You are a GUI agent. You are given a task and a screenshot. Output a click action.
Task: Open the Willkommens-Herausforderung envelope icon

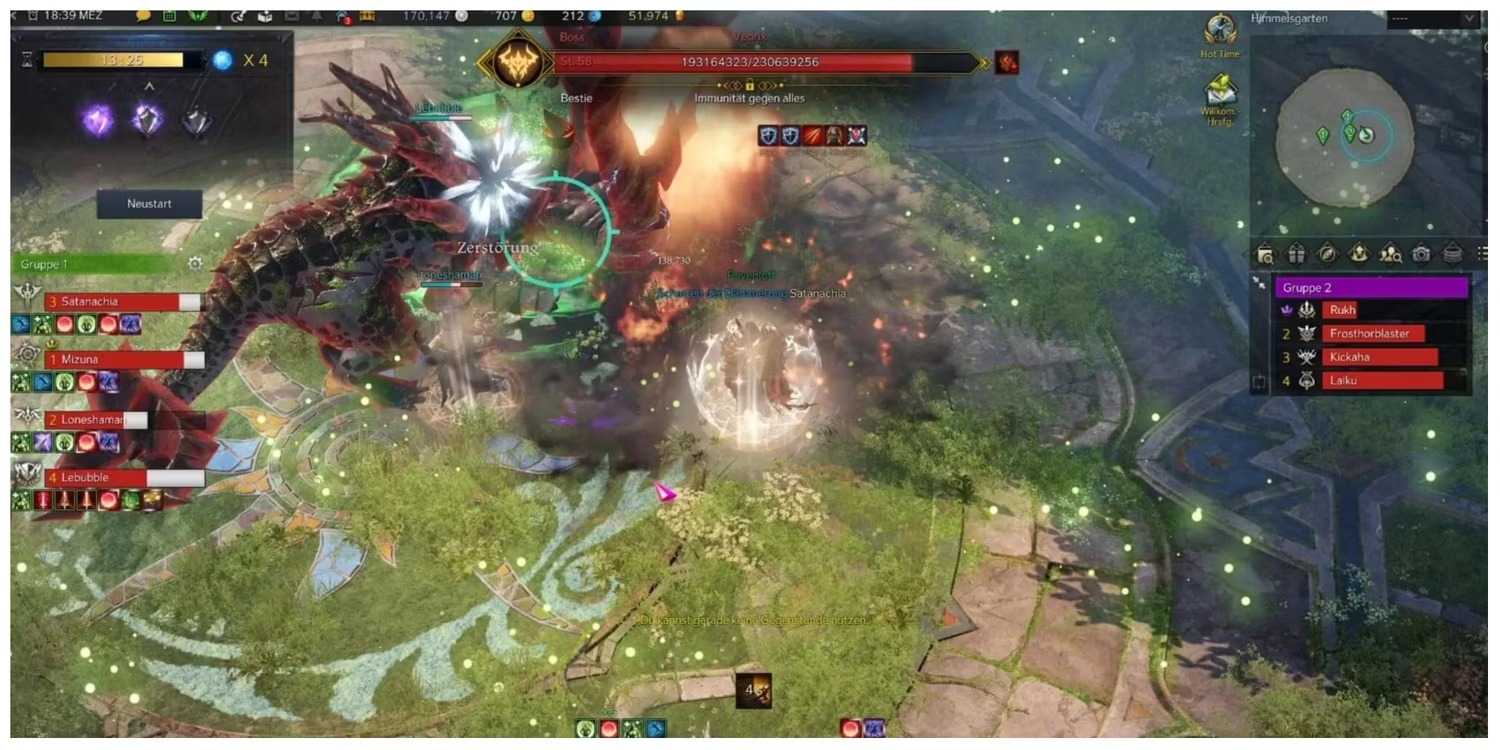pos(1220,91)
